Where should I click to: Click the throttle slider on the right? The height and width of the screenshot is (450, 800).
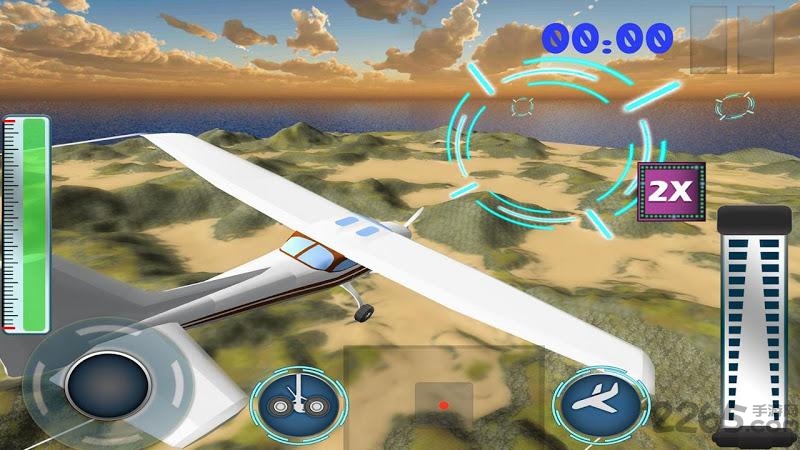tap(756, 322)
